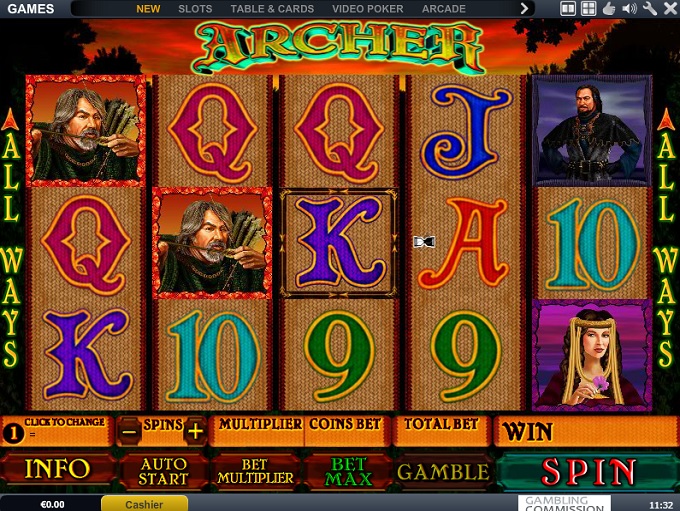Increase spins with the plus button
This screenshot has width=680, height=511.
click(x=195, y=431)
